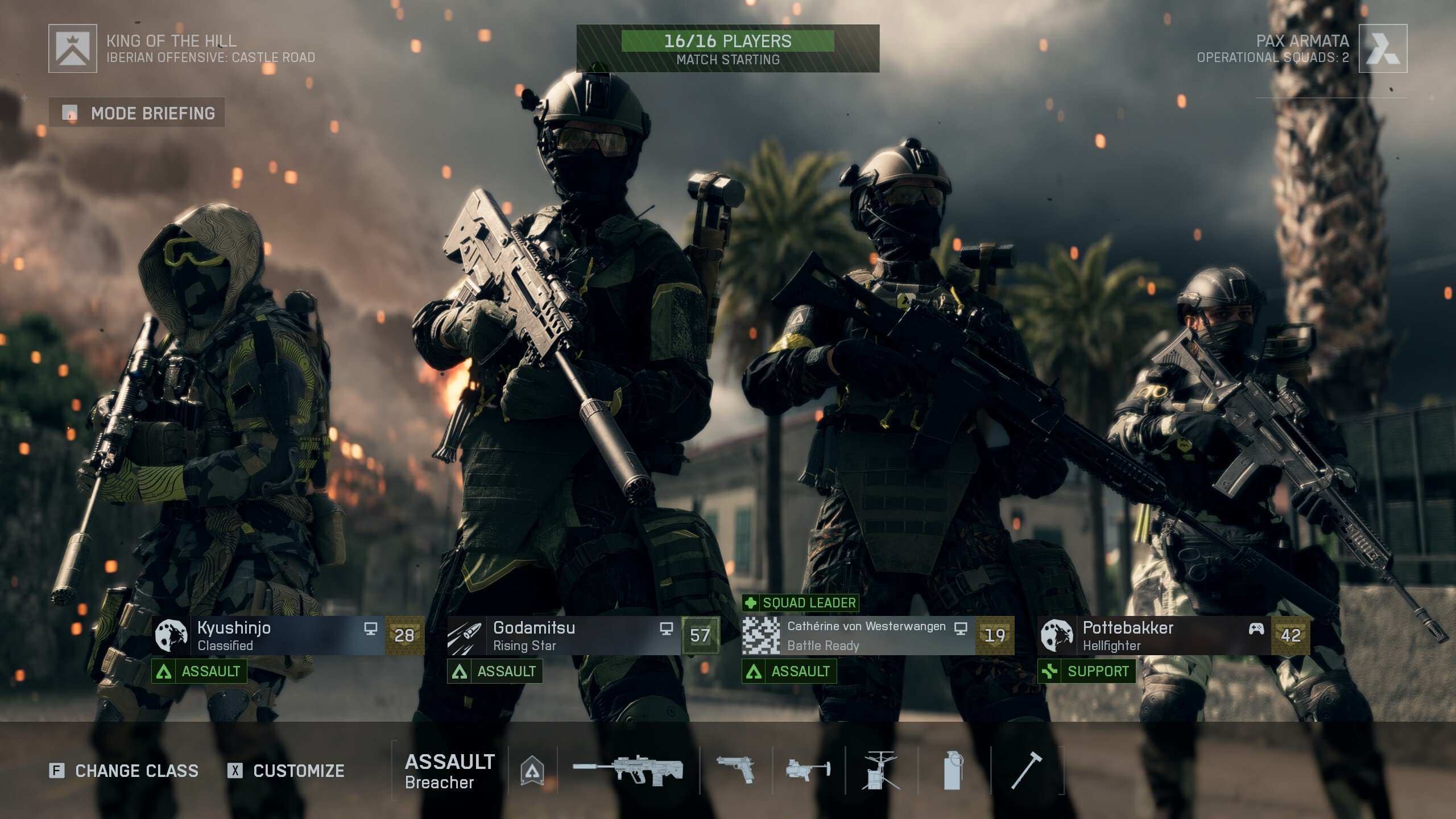Select Pottebakker's player card

point(1173,636)
